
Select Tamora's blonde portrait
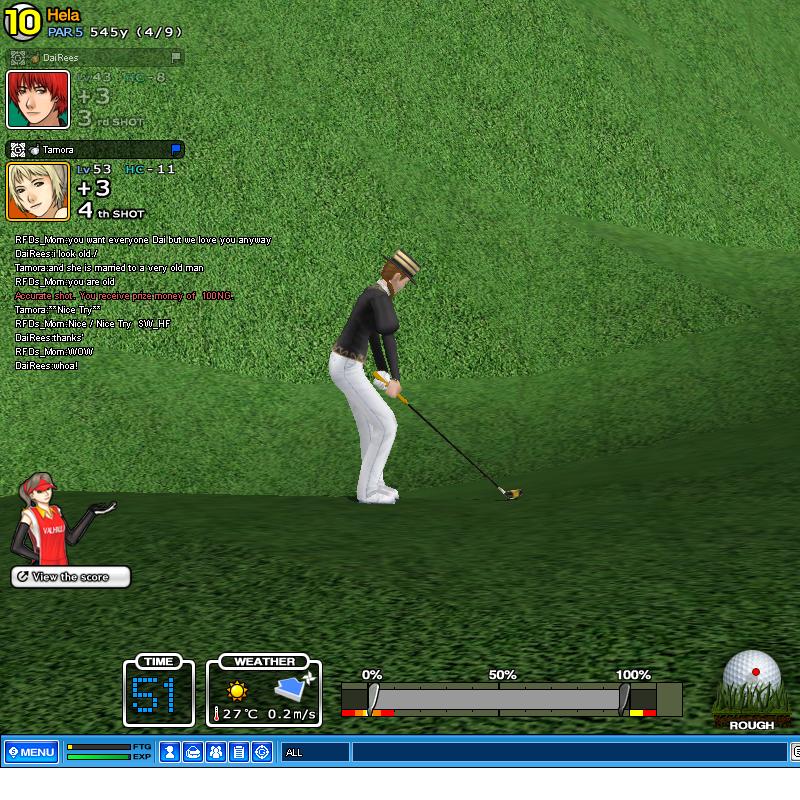click(38, 191)
